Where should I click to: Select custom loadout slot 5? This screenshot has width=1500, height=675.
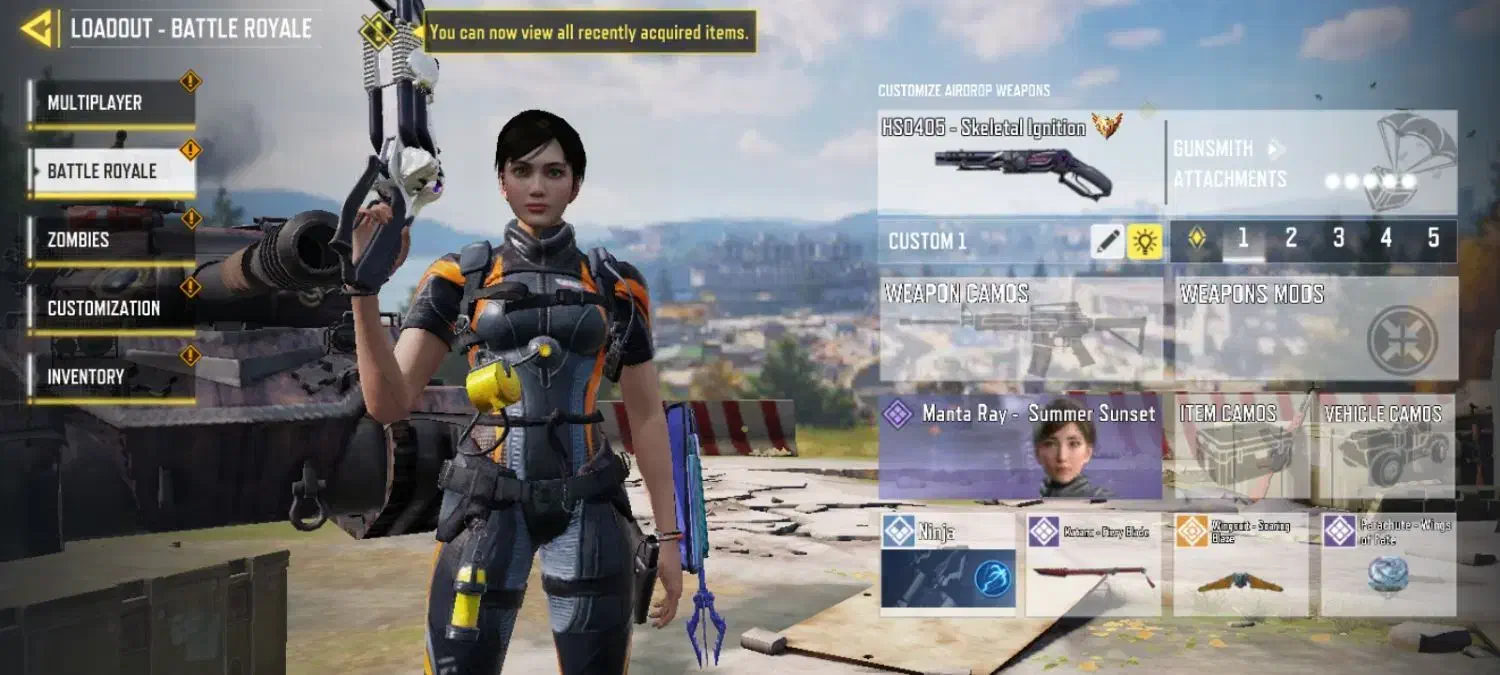[x=1433, y=239]
